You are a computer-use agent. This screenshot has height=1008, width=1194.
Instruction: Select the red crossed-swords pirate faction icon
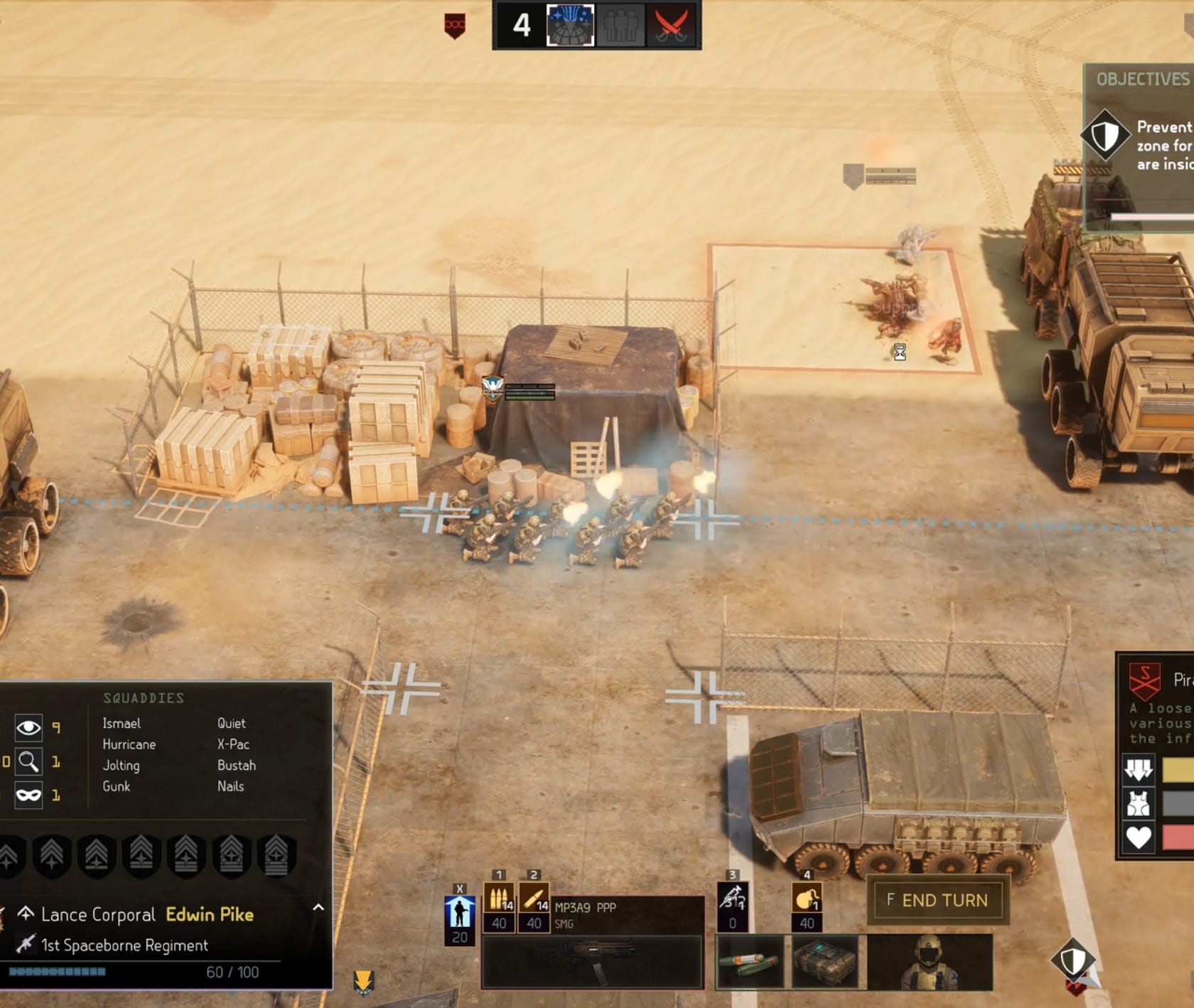671,26
